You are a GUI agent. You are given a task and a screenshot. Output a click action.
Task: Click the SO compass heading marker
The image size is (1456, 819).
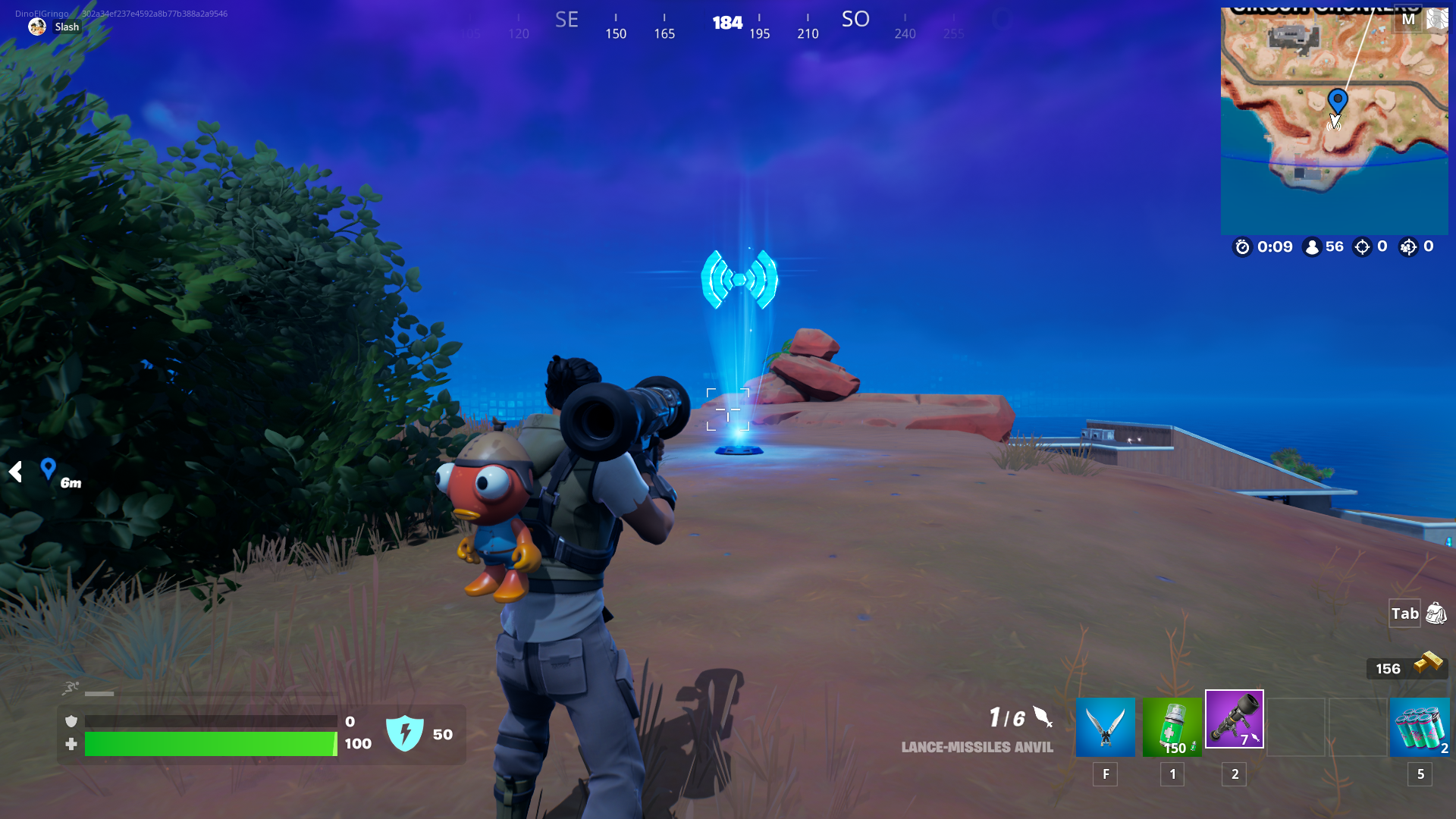click(x=856, y=18)
